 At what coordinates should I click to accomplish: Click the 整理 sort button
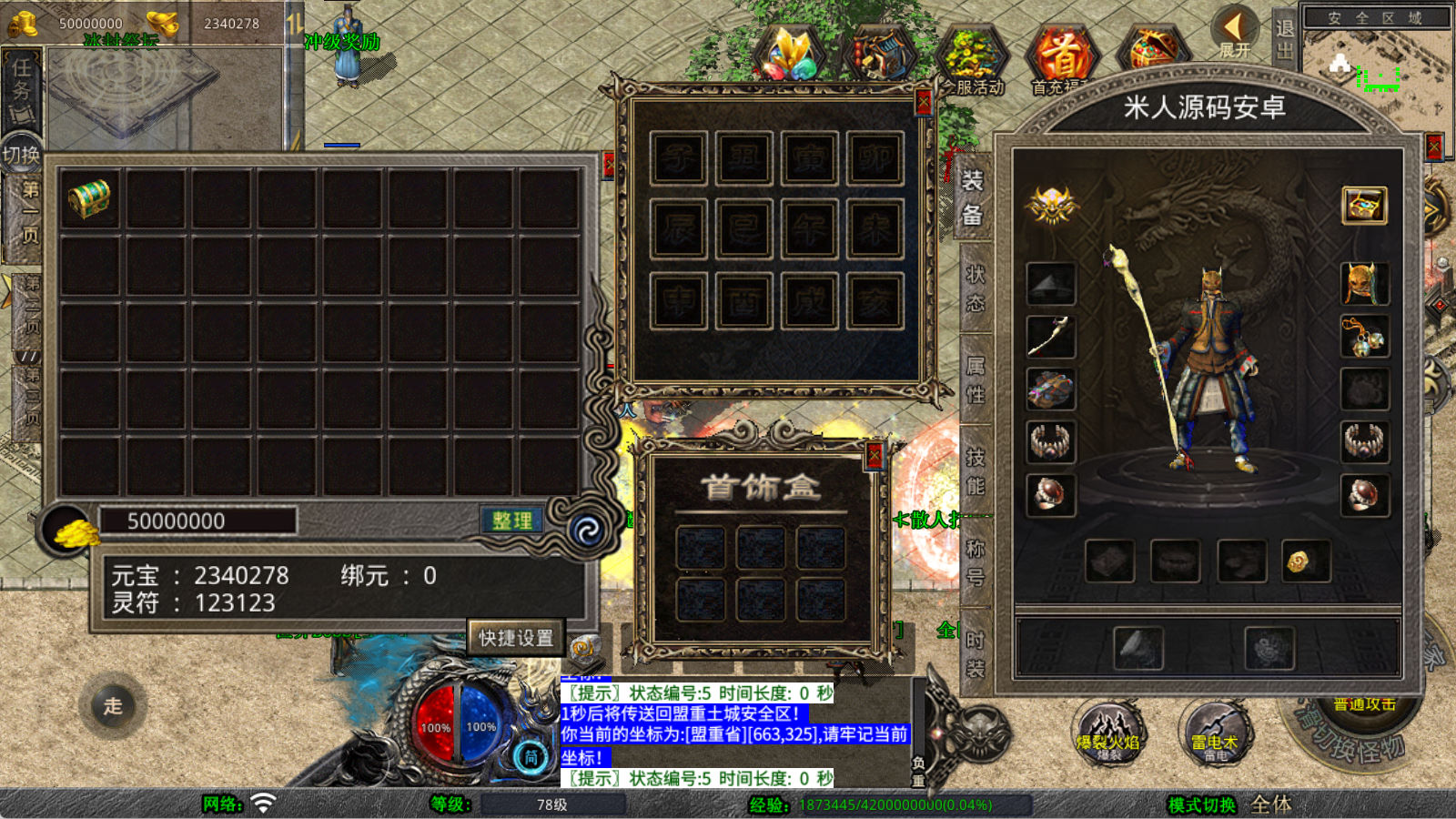511,521
